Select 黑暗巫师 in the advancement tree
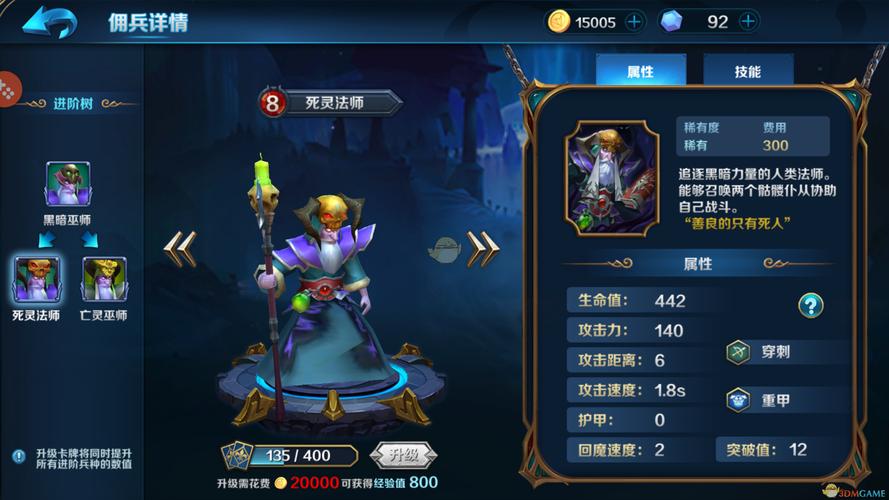The height and width of the screenshot is (500, 889). [x=68, y=184]
